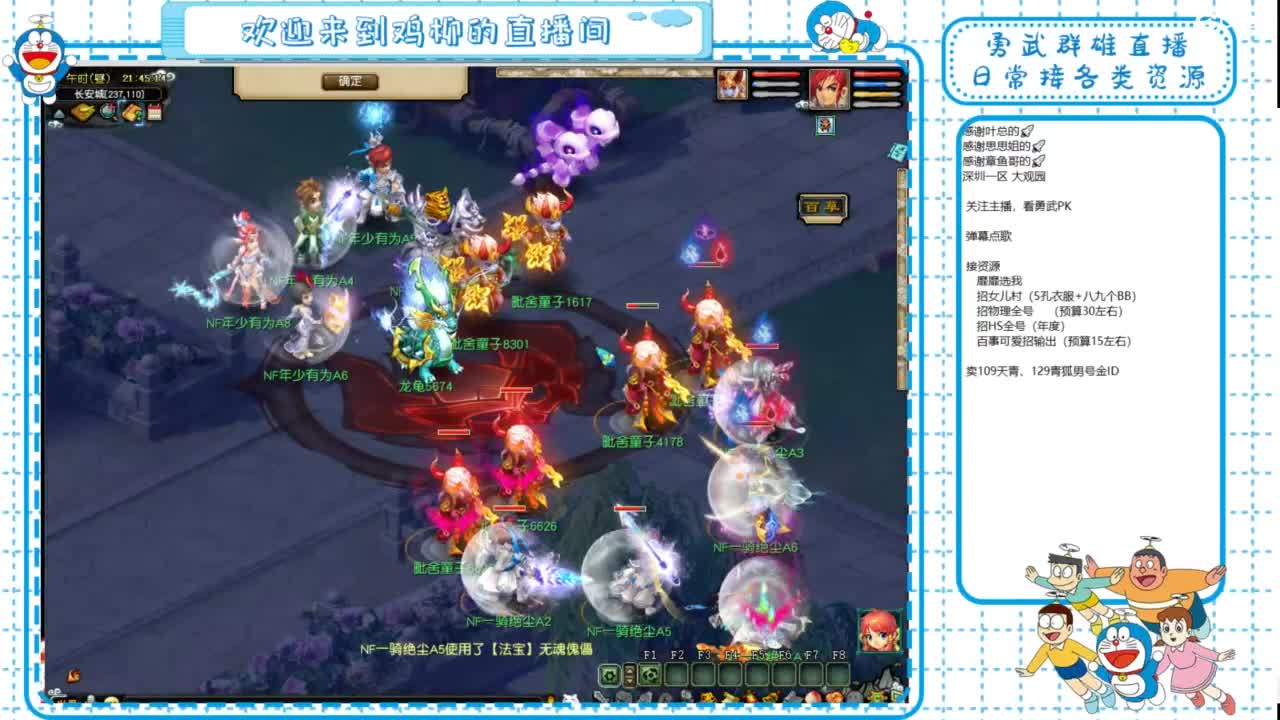This screenshot has width=1280, height=720.
Task: Click the red-haired hero portrait in the top bar
Action: pyautogui.click(x=830, y=88)
